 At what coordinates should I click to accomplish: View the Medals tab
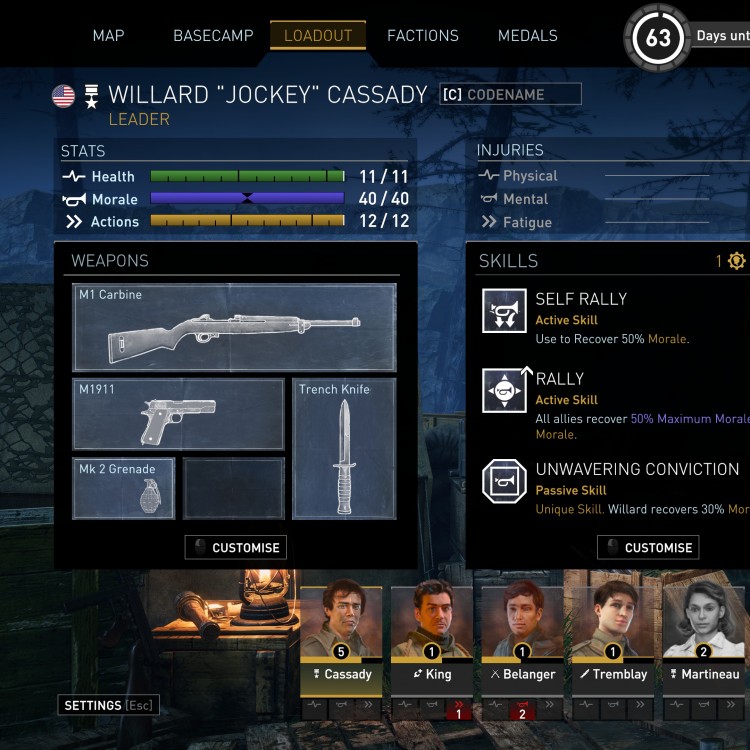pos(527,36)
